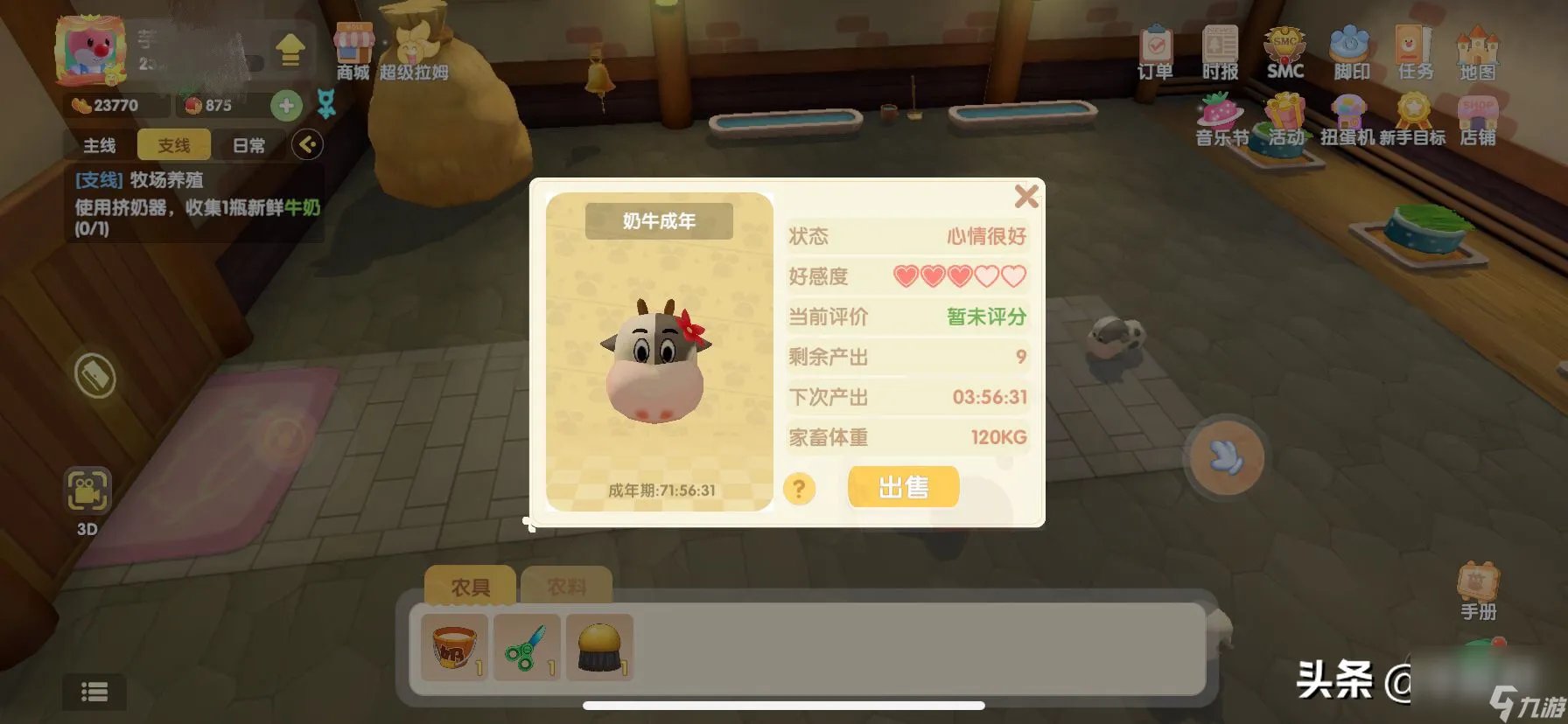The height and width of the screenshot is (724, 1568).
Task: Select the milk bucket tool
Action: [x=454, y=649]
